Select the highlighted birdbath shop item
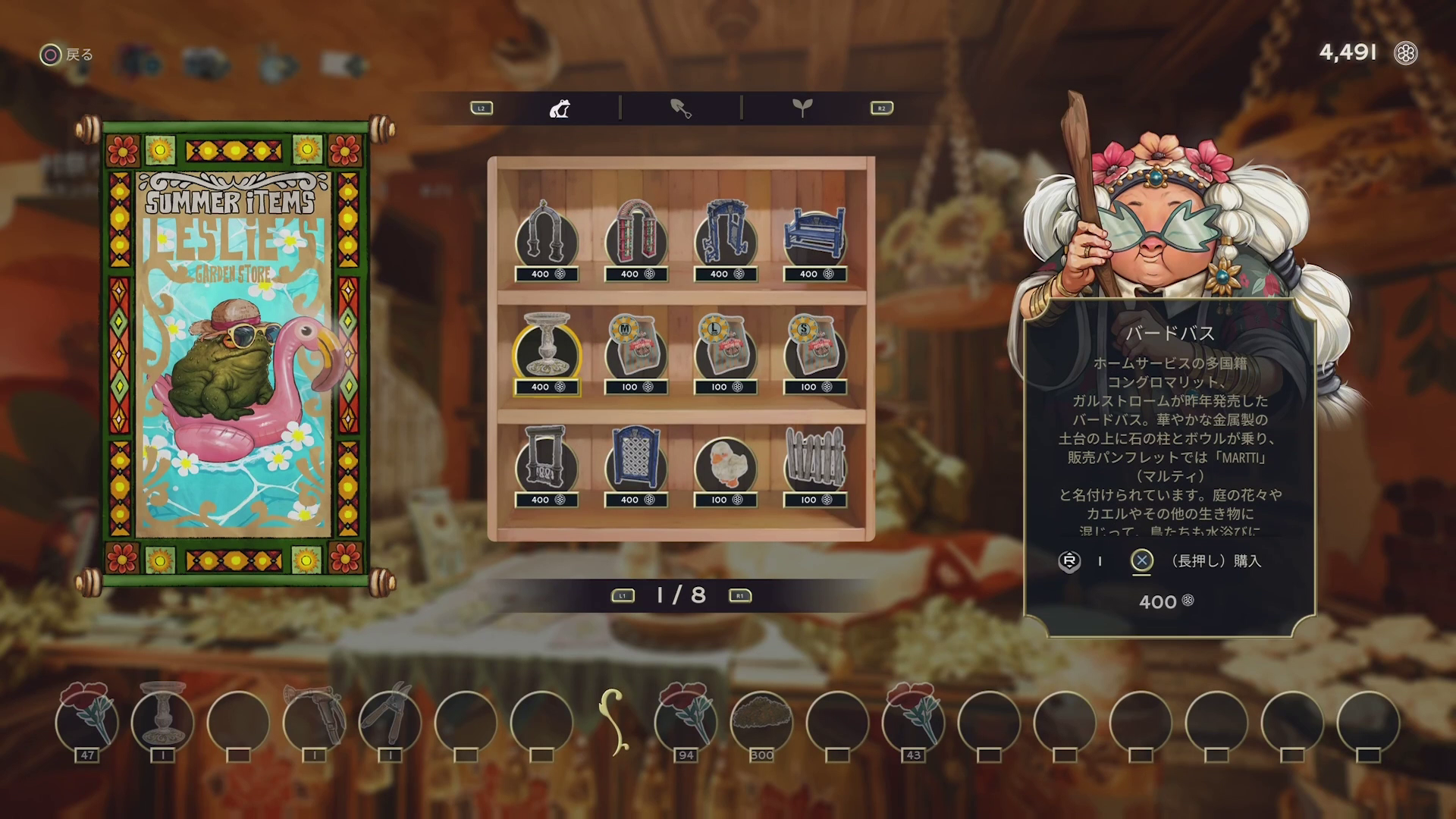This screenshot has width=1456, height=819. [x=546, y=352]
